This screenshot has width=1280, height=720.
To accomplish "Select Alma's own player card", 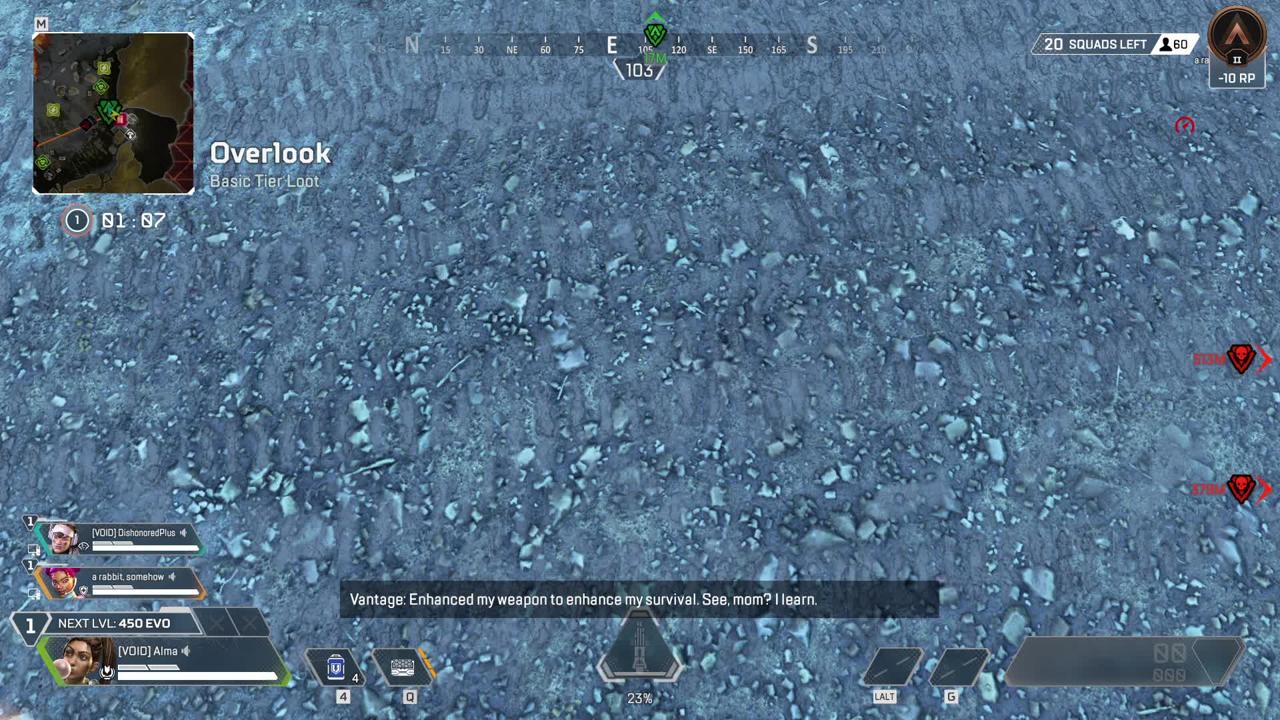I will 165,660.
